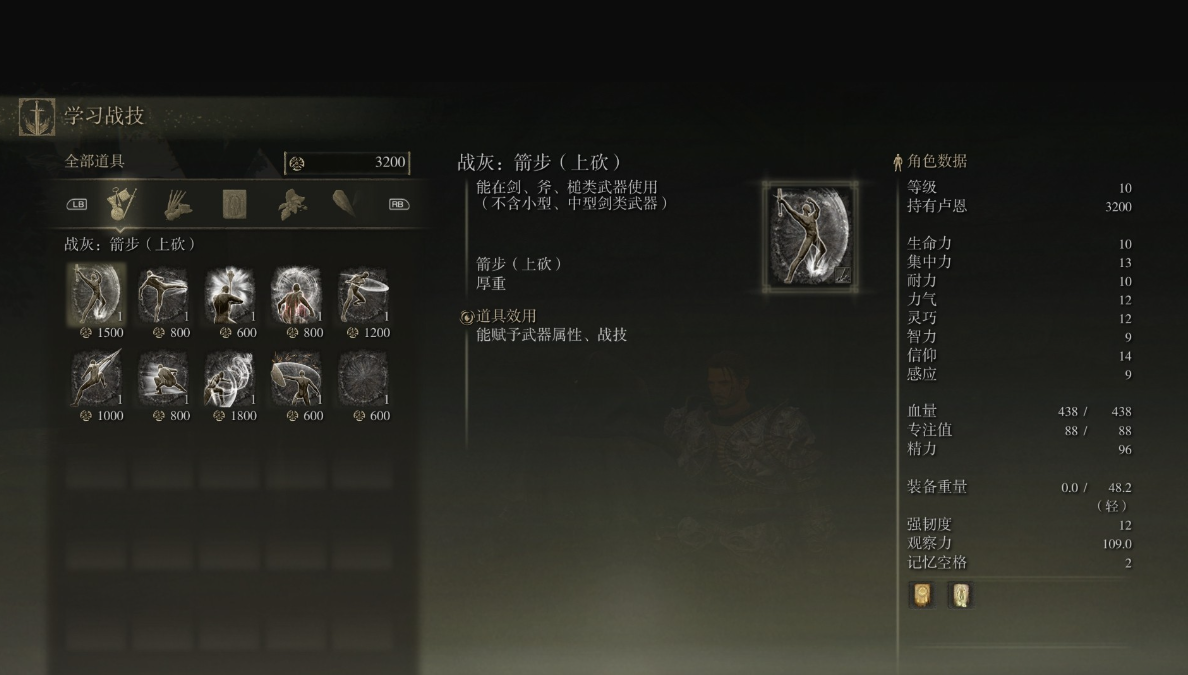Pick the raised-weapon glowing burst ash costing 600
This screenshot has height=675, width=1188.
[x=230, y=295]
